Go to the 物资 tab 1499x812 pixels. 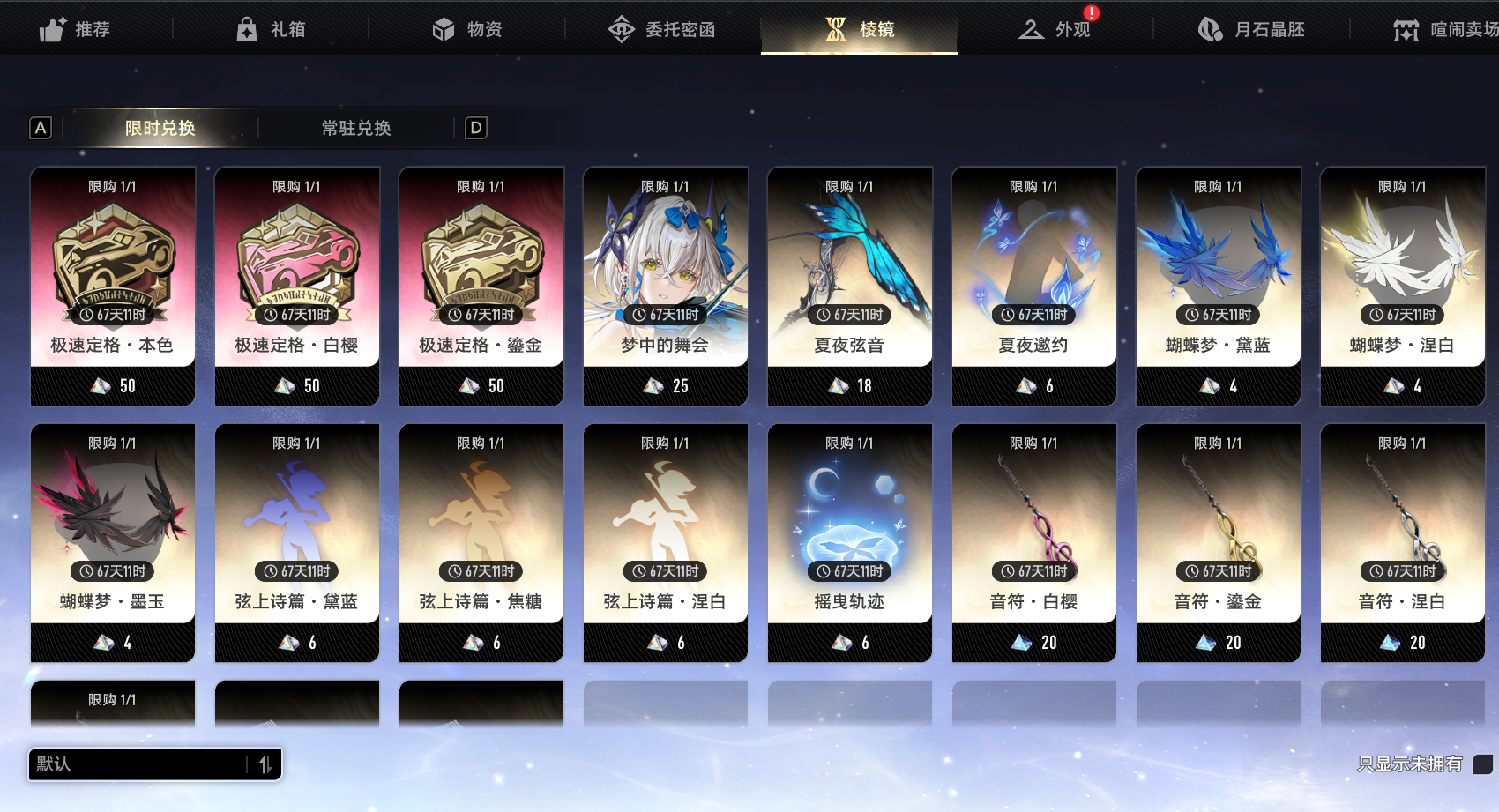467,29
